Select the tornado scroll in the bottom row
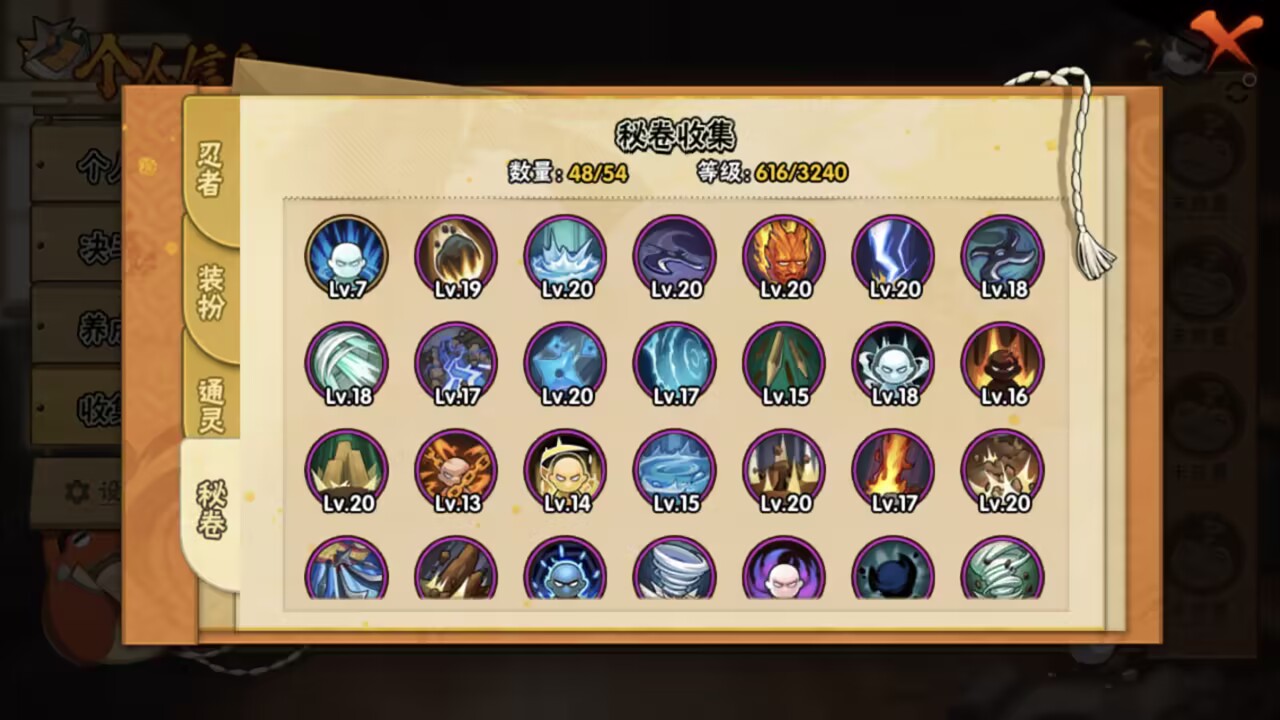The width and height of the screenshot is (1280, 720). pos(675,572)
